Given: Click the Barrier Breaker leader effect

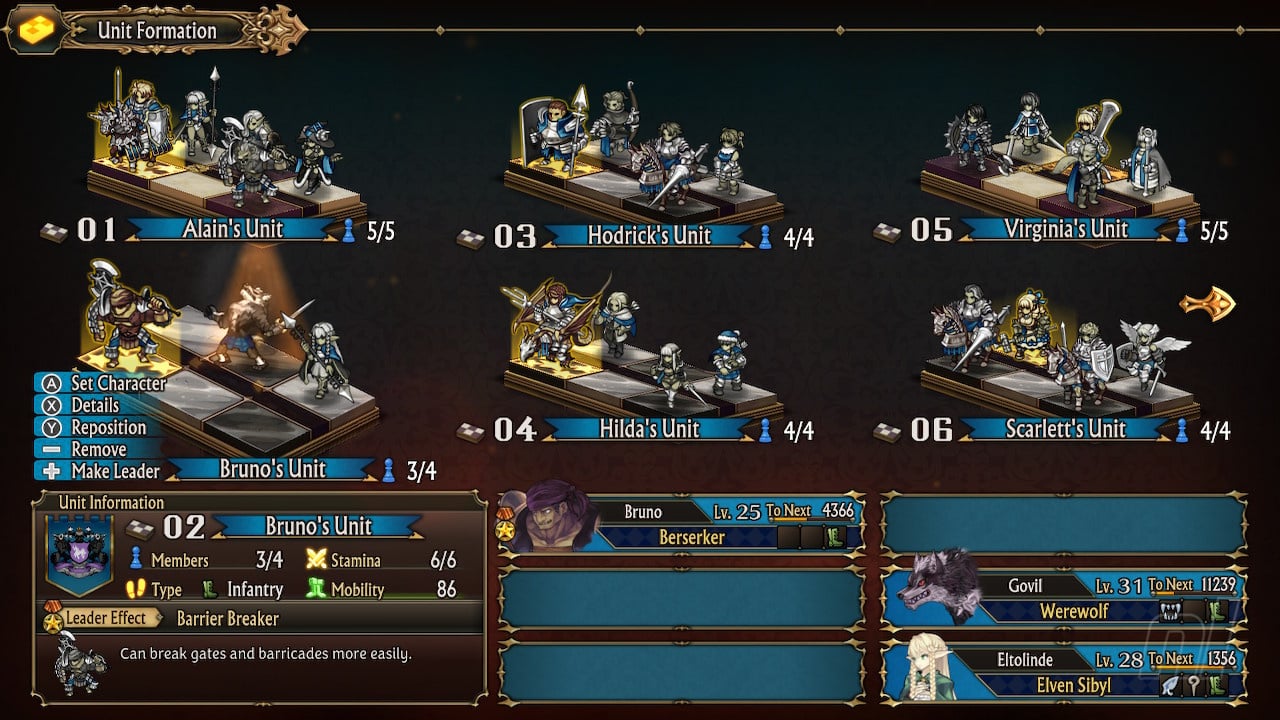Looking at the screenshot, I should (x=227, y=618).
